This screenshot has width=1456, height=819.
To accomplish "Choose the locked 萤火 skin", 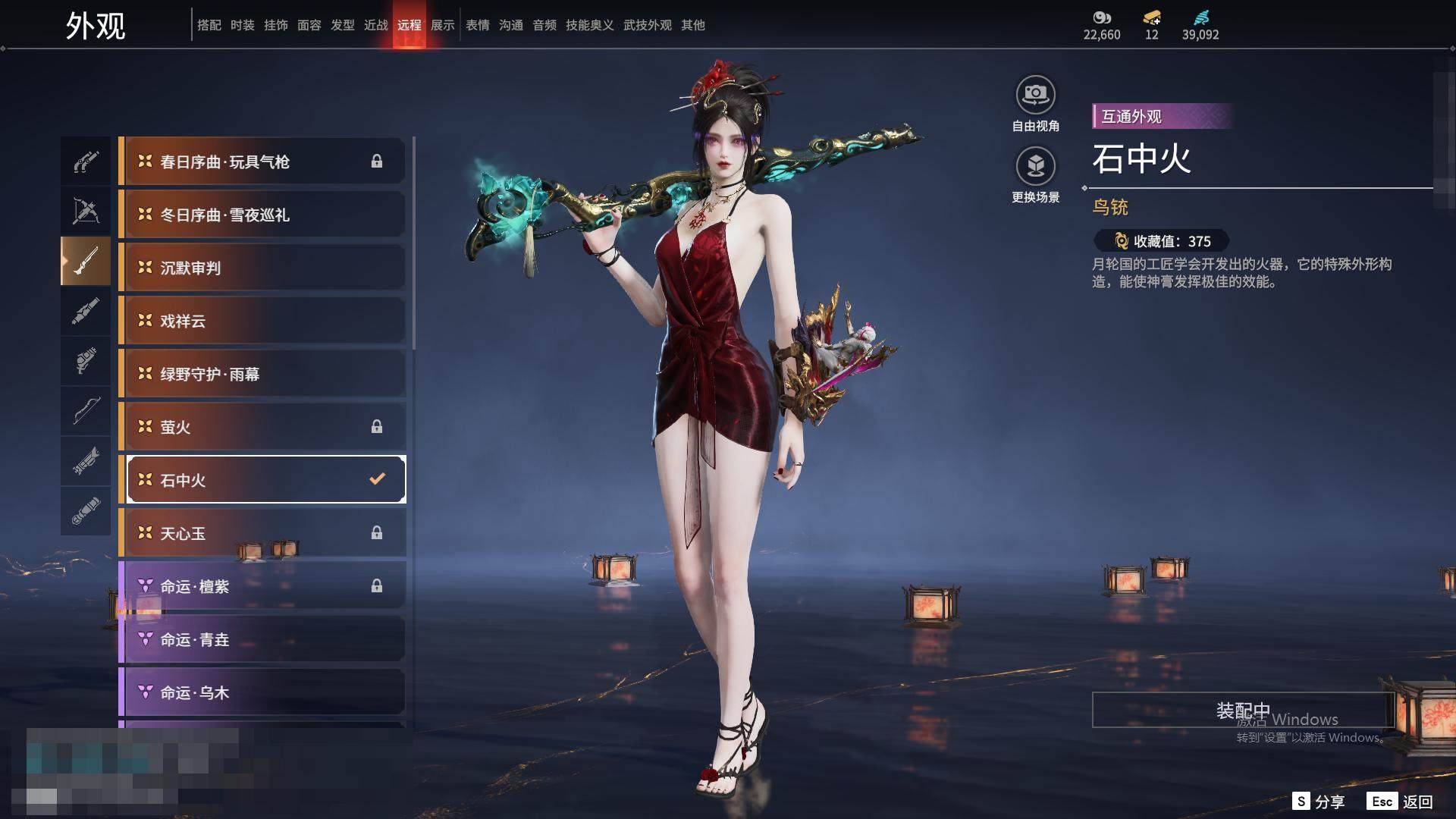I will point(263,427).
